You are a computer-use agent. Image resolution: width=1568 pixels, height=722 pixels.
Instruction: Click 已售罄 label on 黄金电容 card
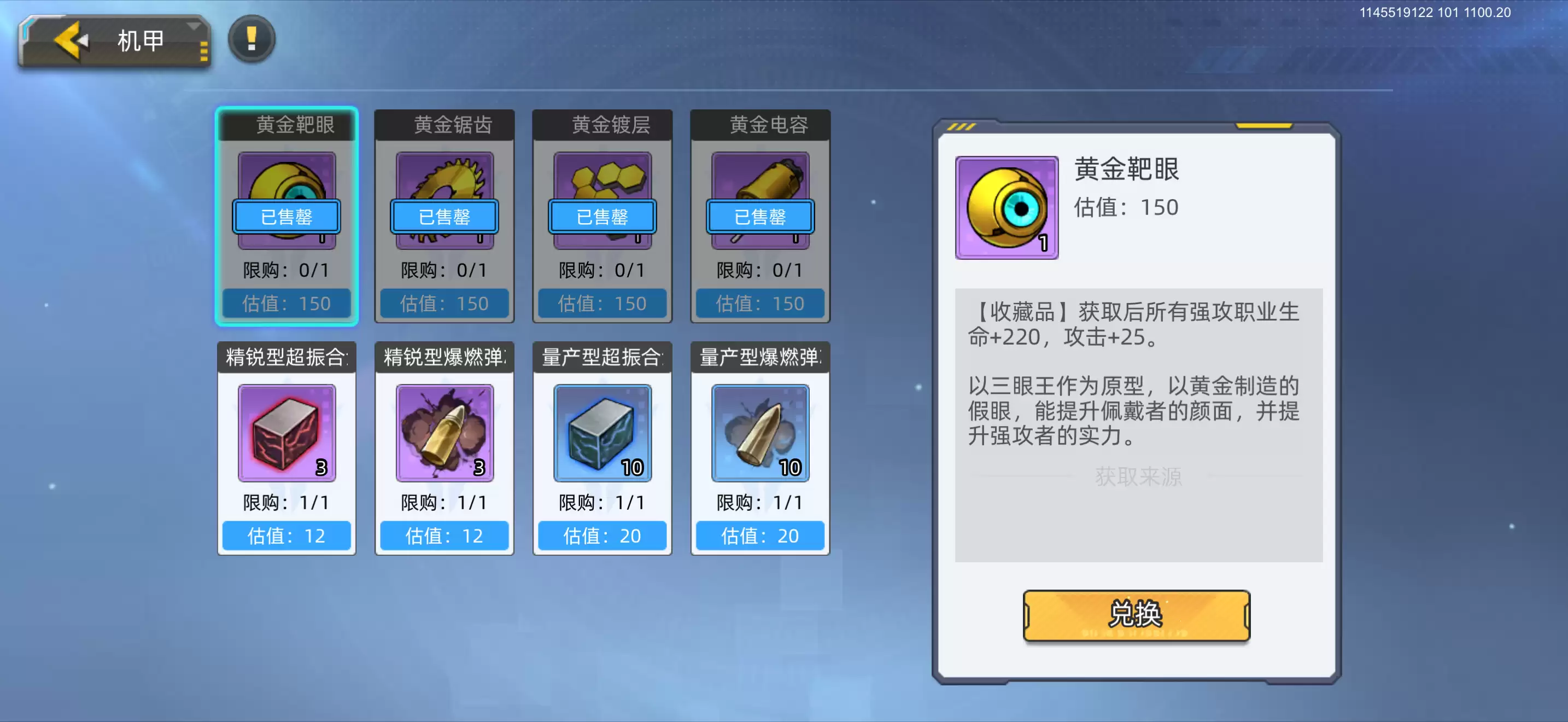click(759, 217)
